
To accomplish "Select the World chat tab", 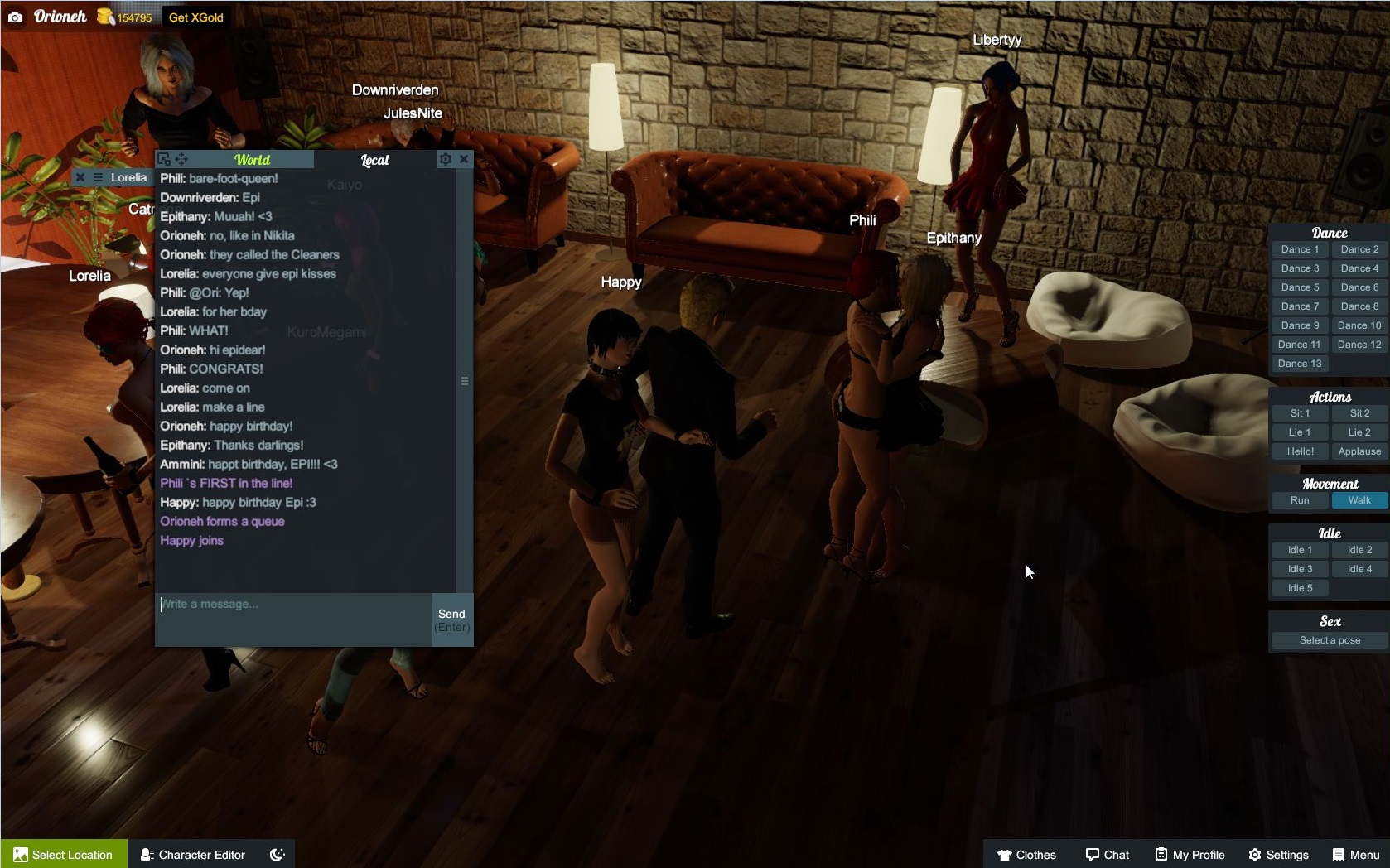I will coord(252,160).
